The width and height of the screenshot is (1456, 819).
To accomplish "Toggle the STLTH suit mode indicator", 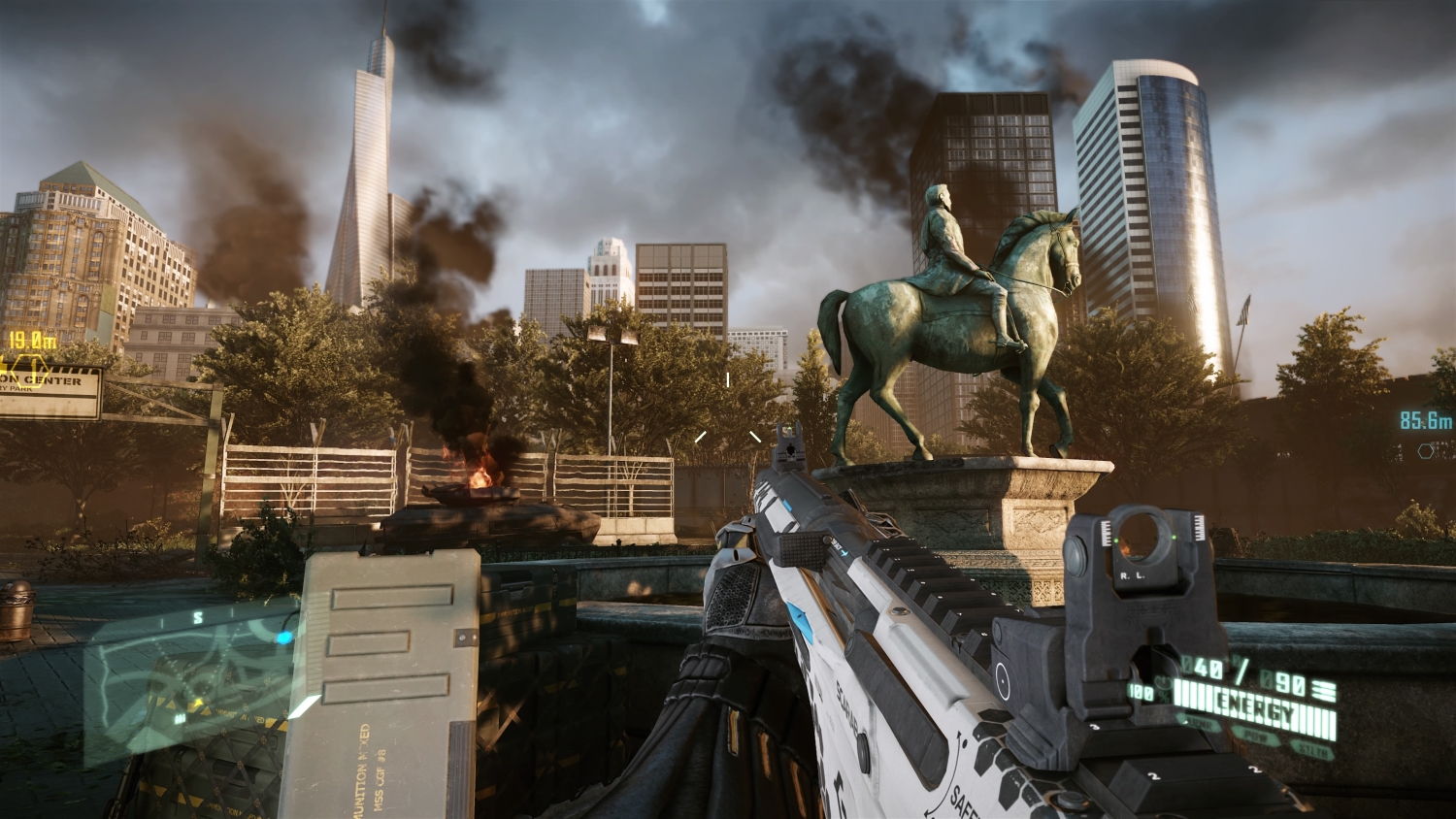I will 1316,749.
